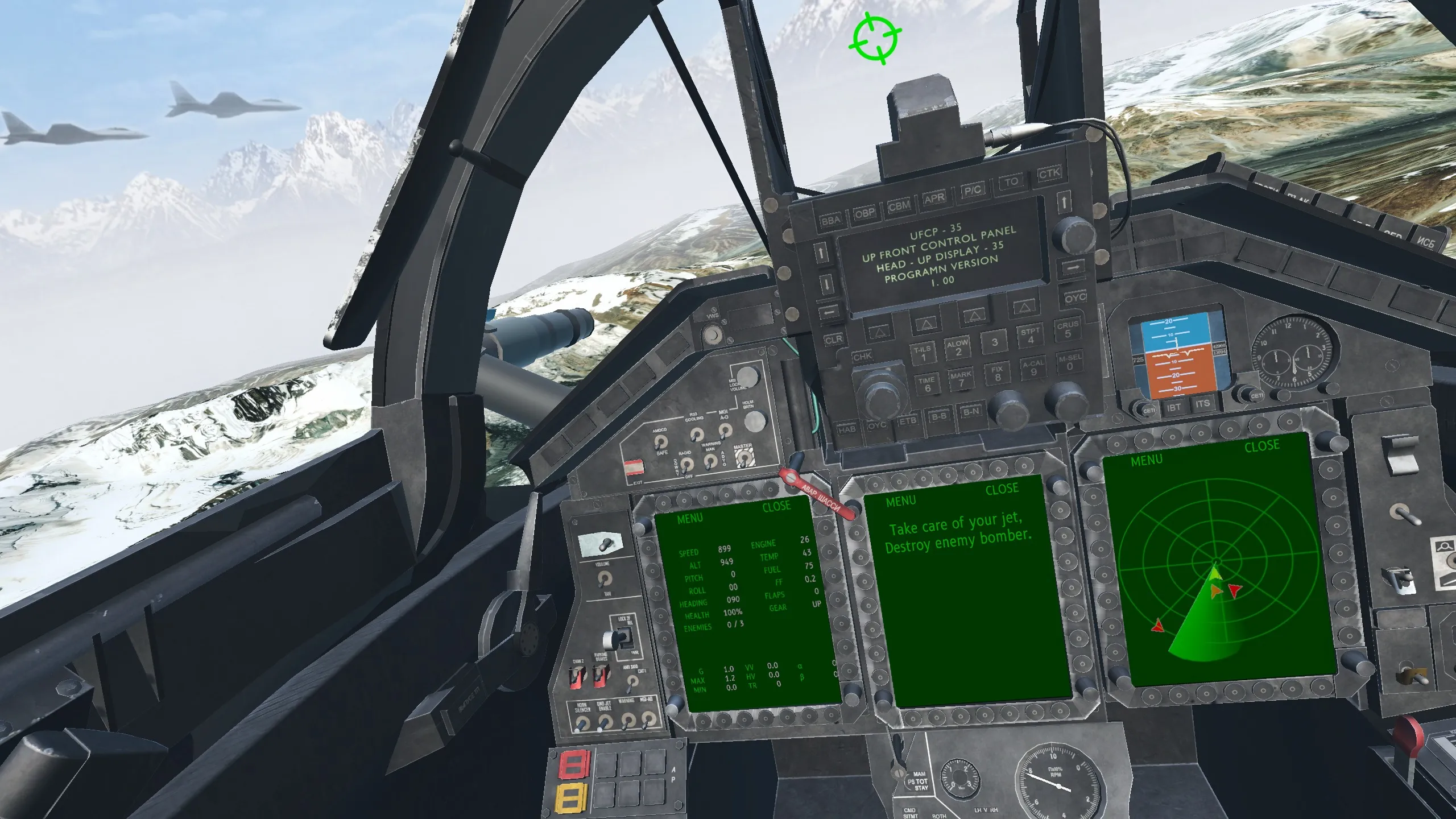This screenshot has width=1456, height=819.
Task: Choose the CRUS 5 keypad button
Action: tap(1068, 330)
